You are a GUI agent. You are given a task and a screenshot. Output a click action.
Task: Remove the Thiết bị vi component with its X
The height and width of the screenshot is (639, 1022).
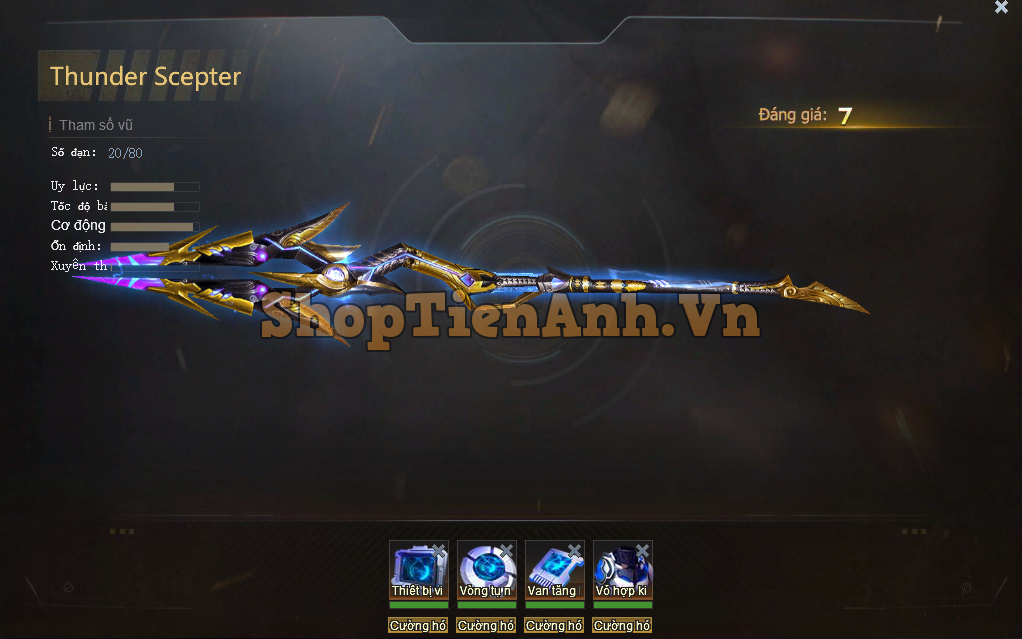click(x=439, y=550)
